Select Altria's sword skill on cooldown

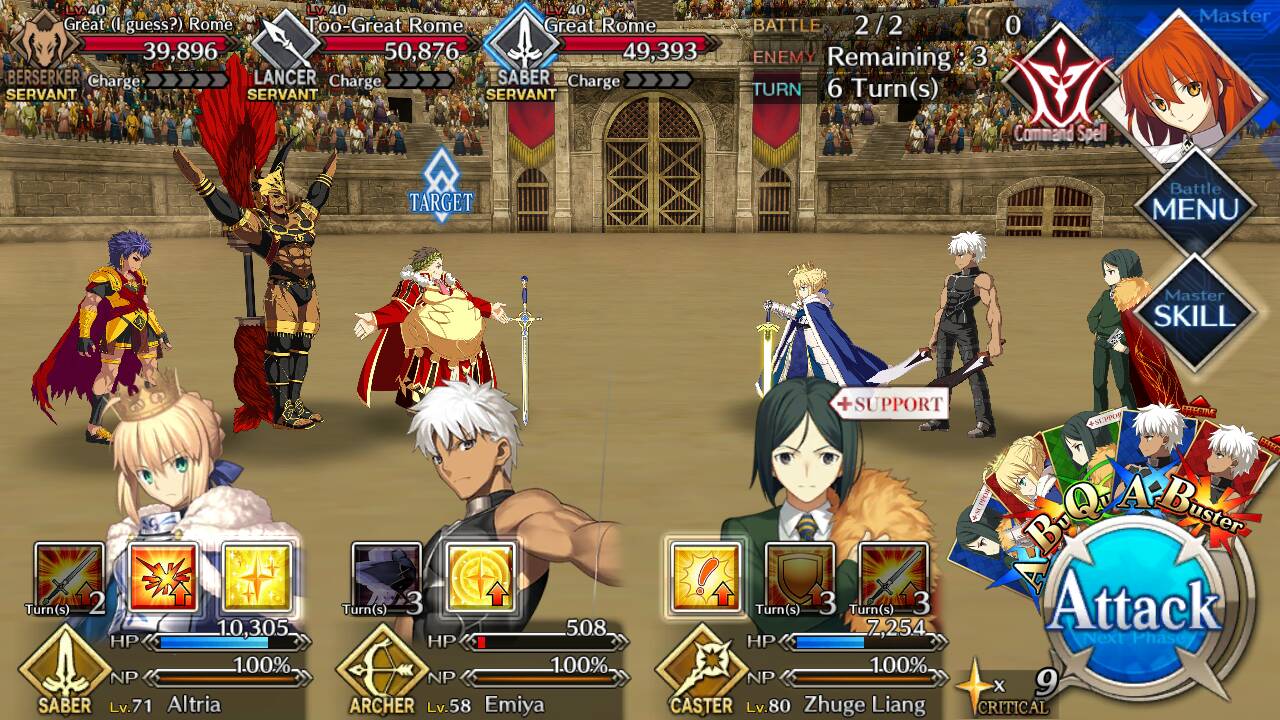[69, 578]
